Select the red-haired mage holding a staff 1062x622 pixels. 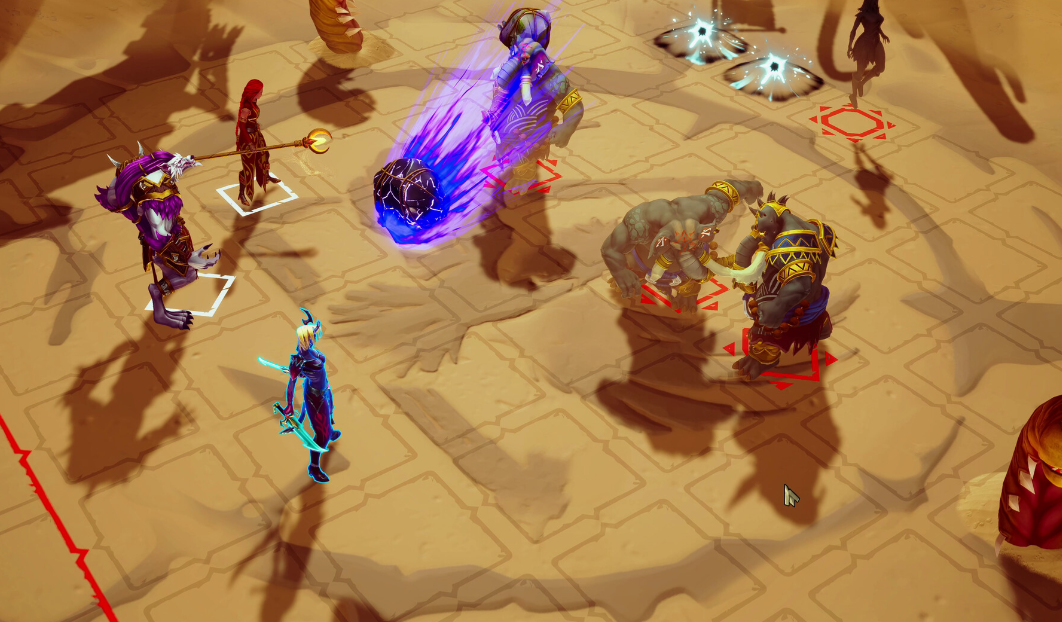click(x=251, y=140)
